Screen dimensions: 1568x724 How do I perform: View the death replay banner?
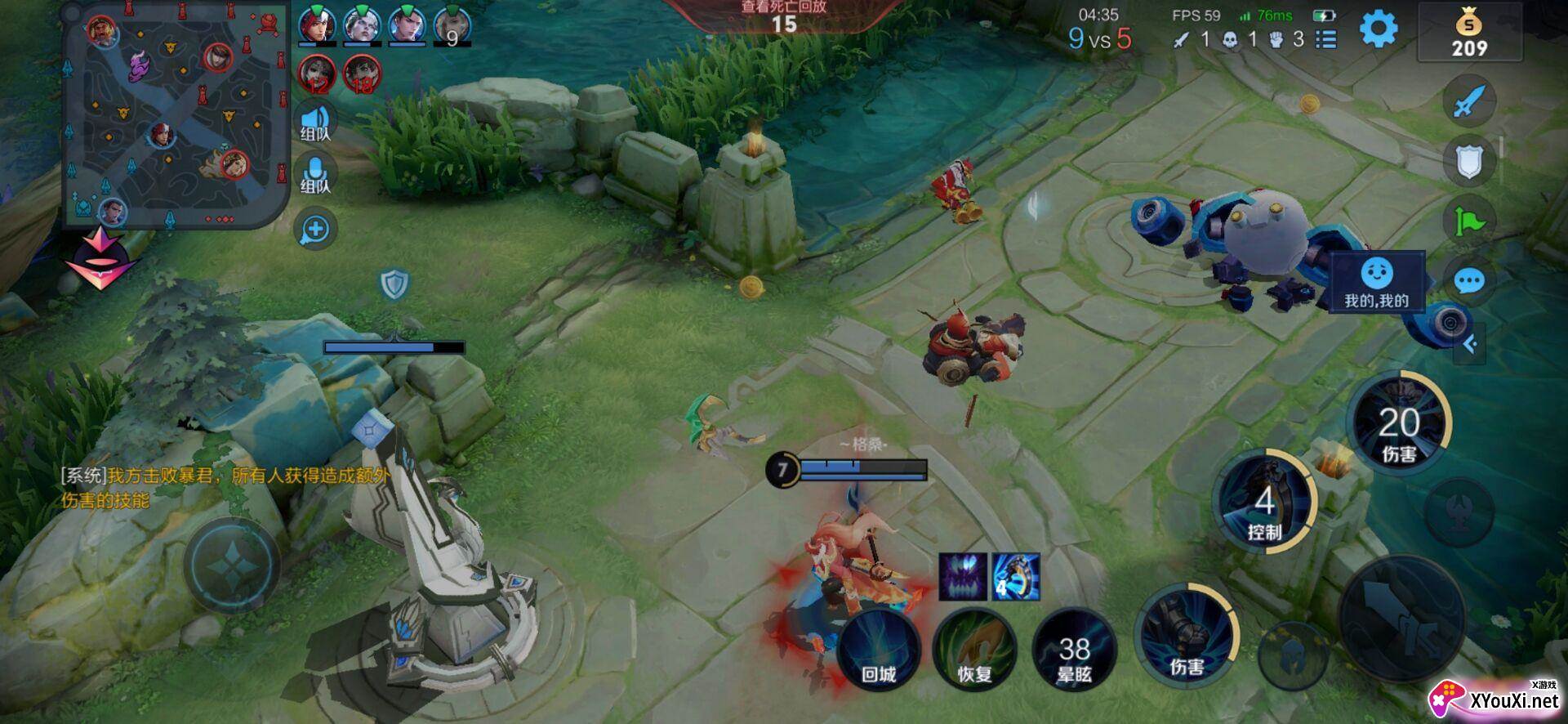pyautogui.click(x=783, y=15)
